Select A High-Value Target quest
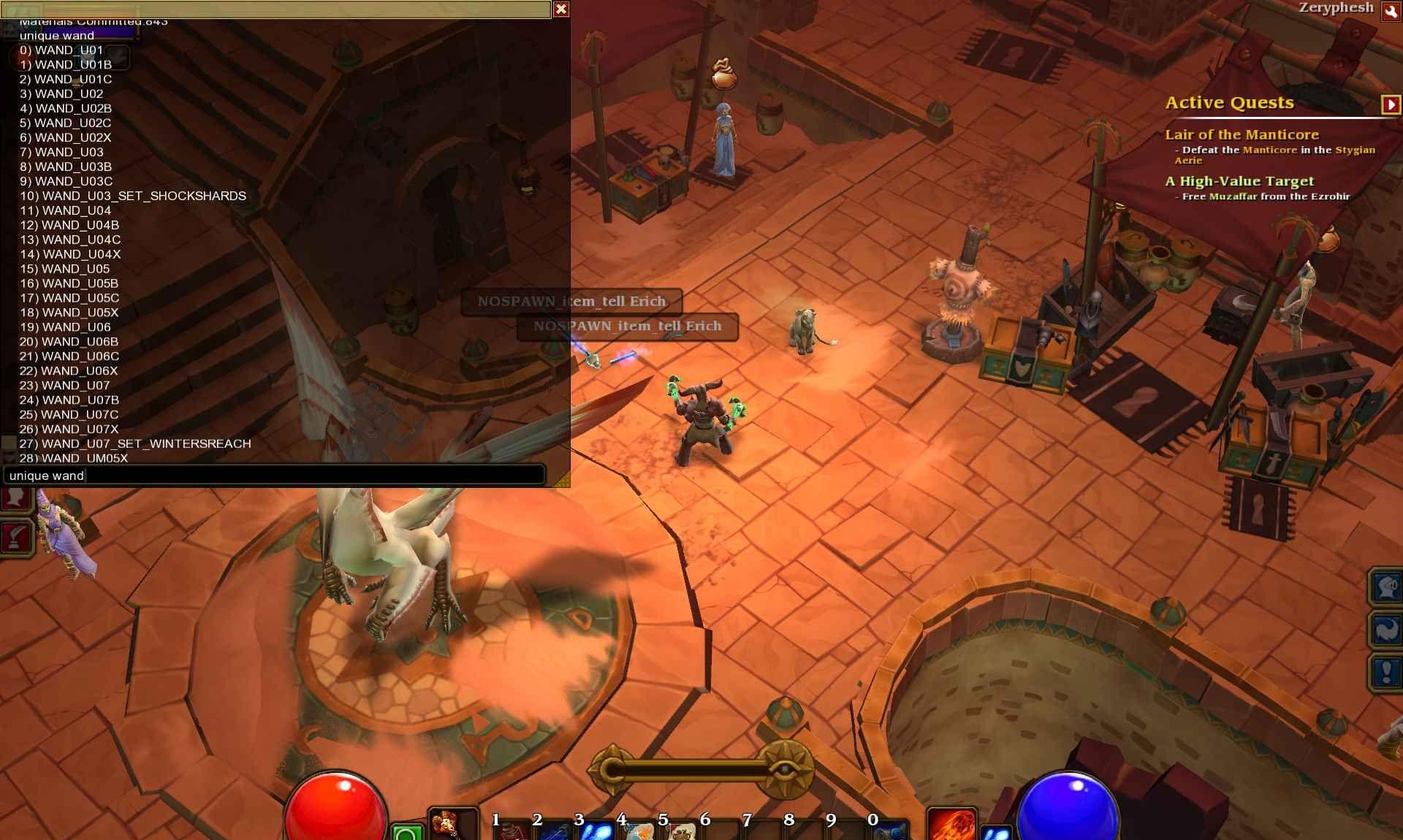The image size is (1403, 840). coord(1239,181)
